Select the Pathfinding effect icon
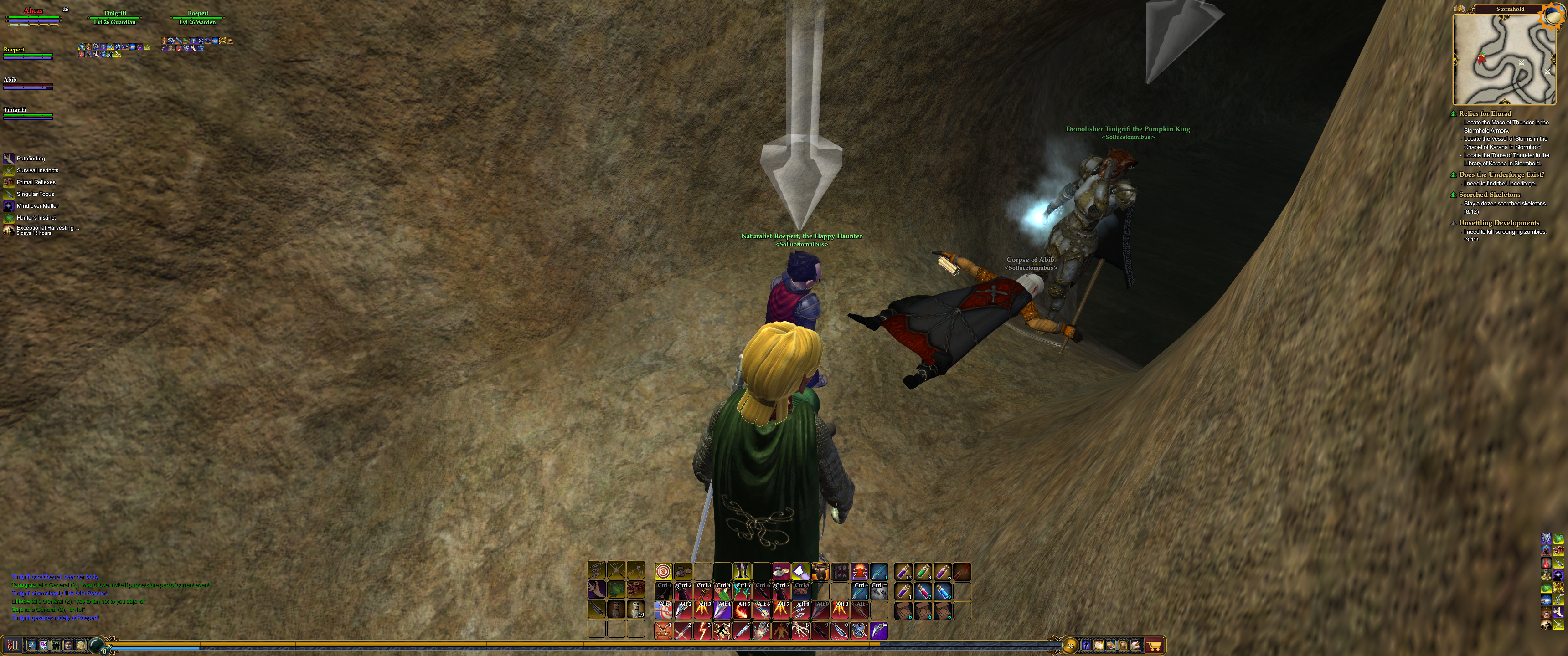The width and height of the screenshot is (1568, 656). coord(9,159)
